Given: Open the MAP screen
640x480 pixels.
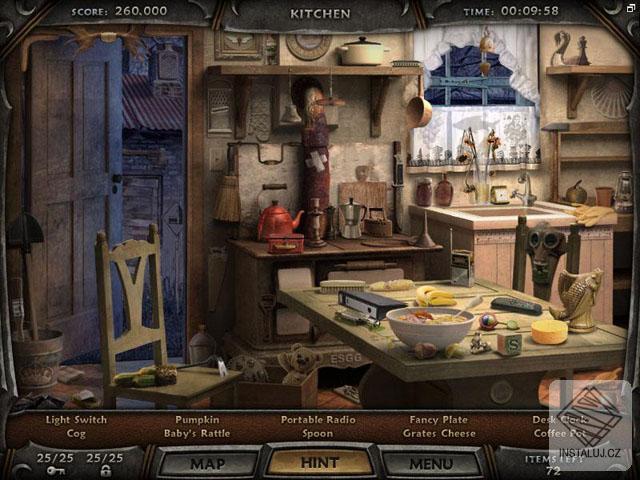Looking at the screenshot, I should pos(207,463).
